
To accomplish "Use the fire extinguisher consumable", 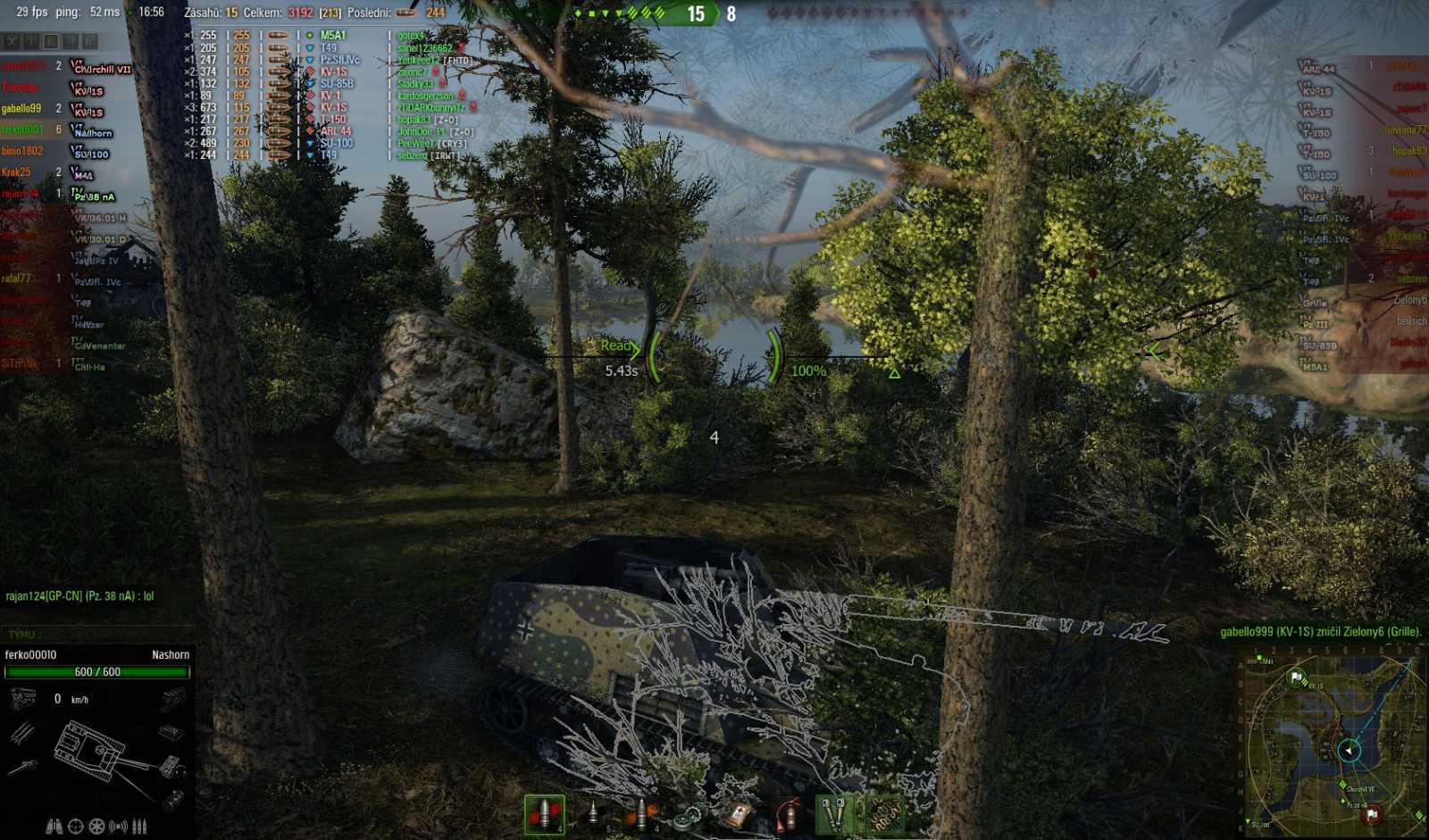I will click(790, 812).
